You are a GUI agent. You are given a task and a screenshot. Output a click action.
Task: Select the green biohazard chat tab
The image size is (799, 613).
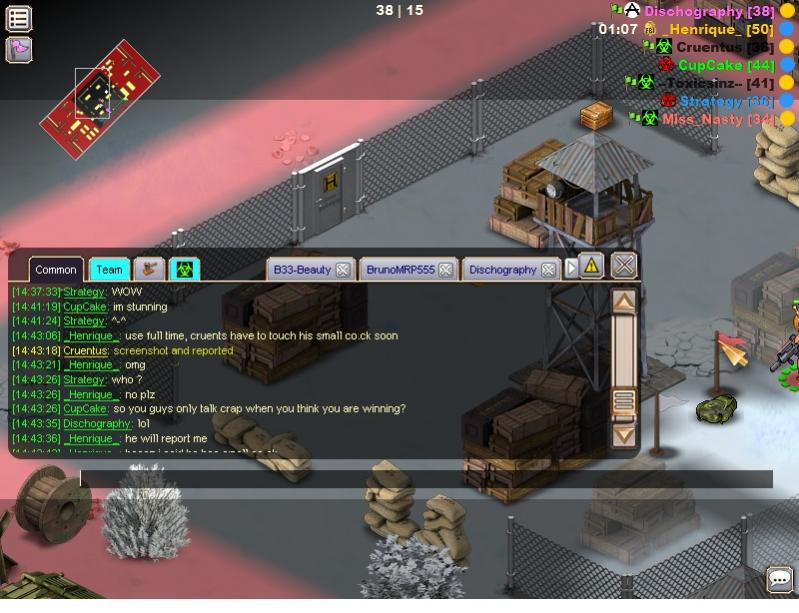[x=184, y=269]
